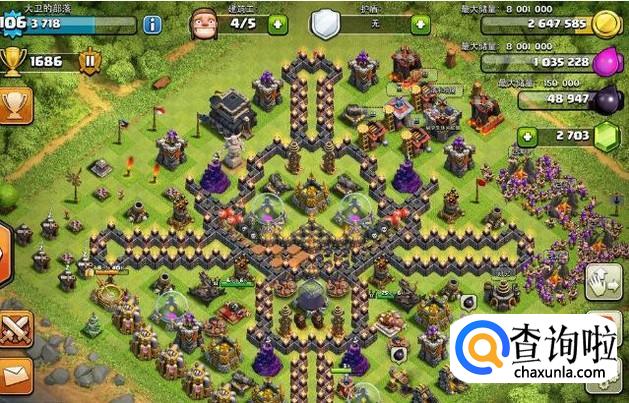Open the player info button beside the XP bar
The image size is (629, 403).
[x=152, y=25]
